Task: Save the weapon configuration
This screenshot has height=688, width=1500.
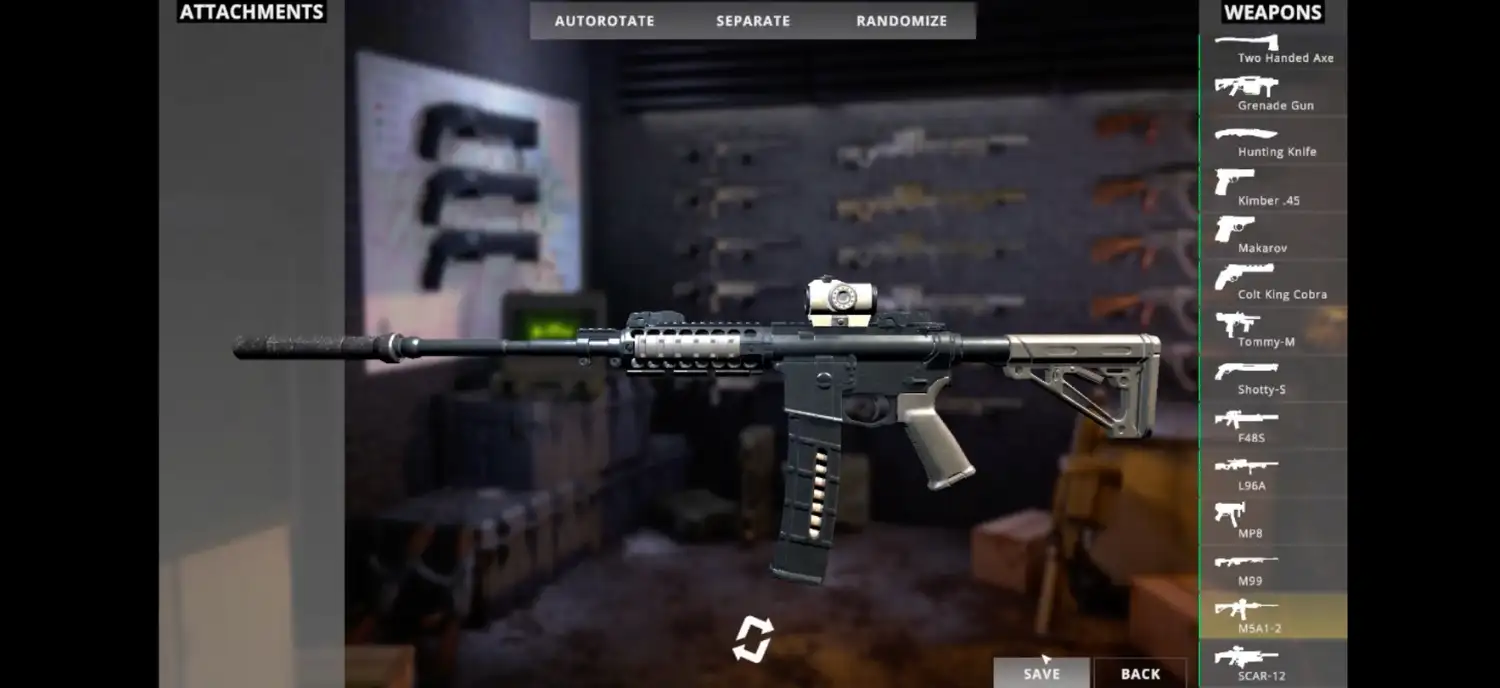Action: (1041, 673)
